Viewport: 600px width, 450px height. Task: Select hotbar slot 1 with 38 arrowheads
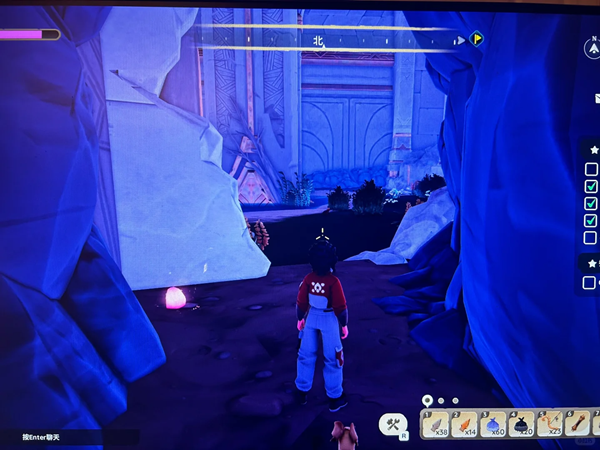[436, 425]
